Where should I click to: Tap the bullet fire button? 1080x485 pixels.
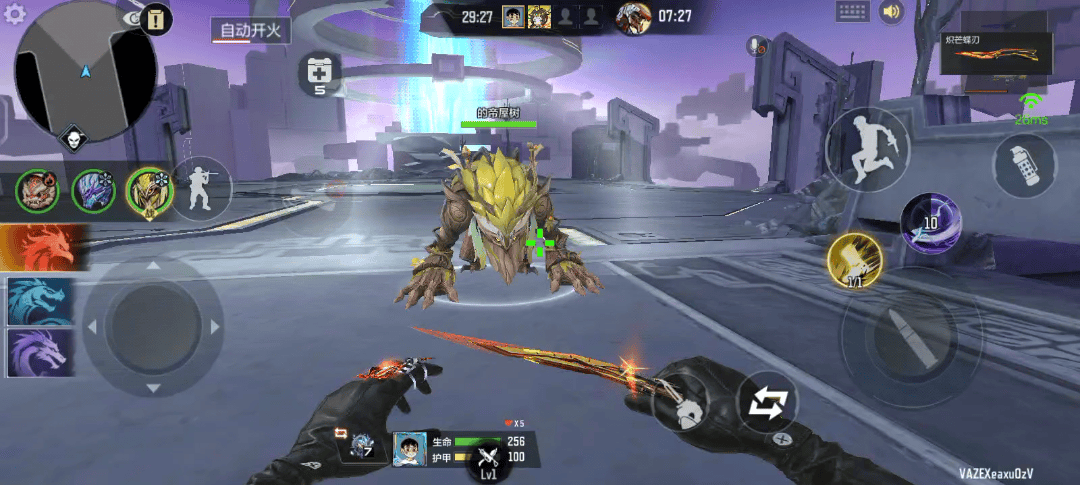pos(895,337)
